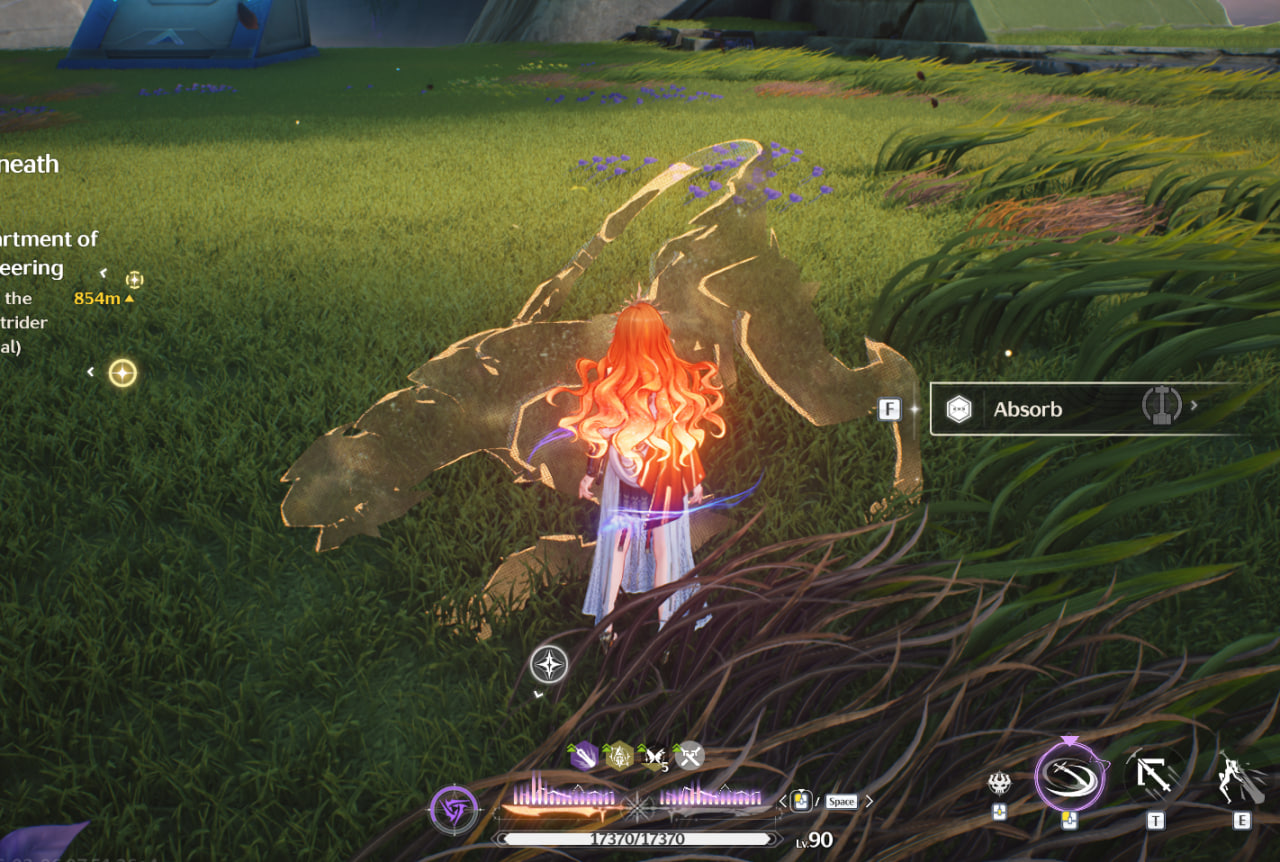Click the dashed gold quest marker above 854m
Screen dimensions: 1280x862
[134, 279]
